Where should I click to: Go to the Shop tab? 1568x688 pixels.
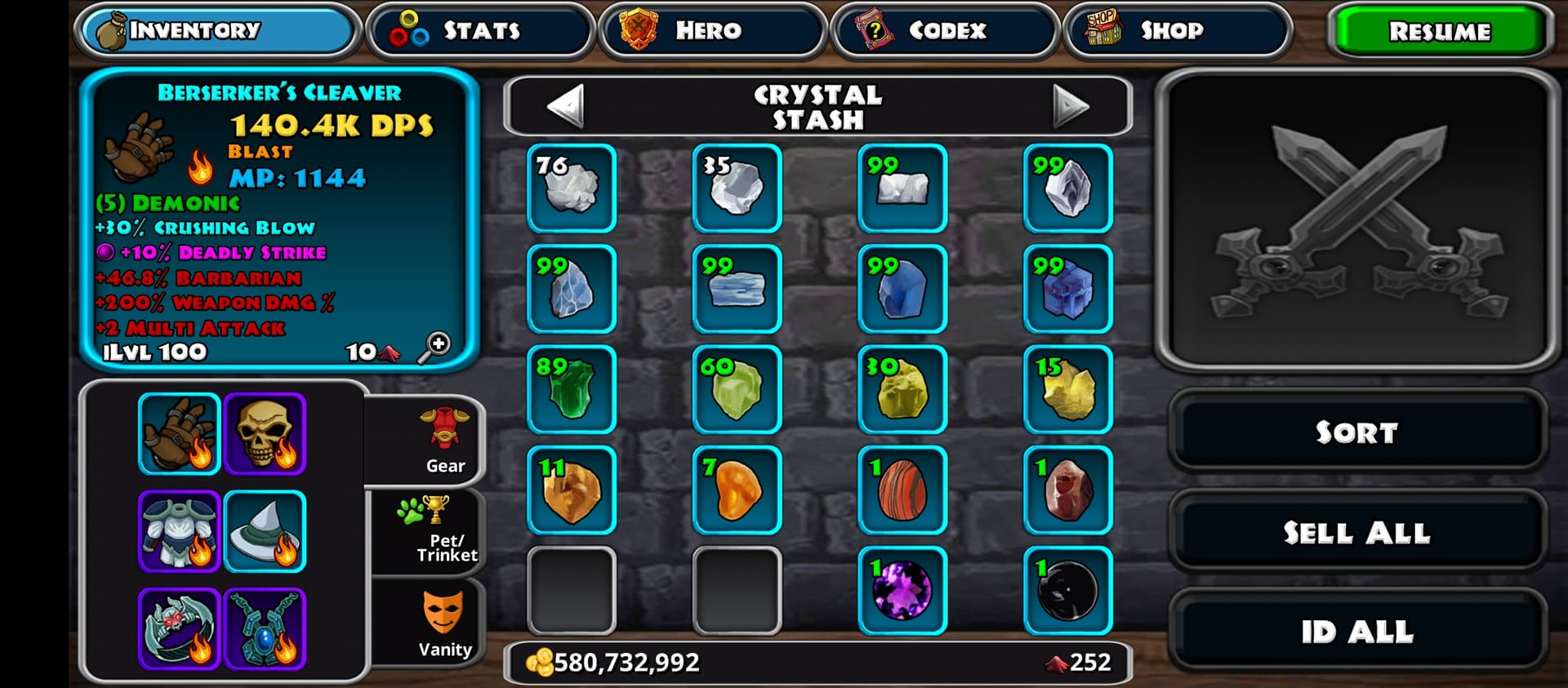tap(1176, 31)
